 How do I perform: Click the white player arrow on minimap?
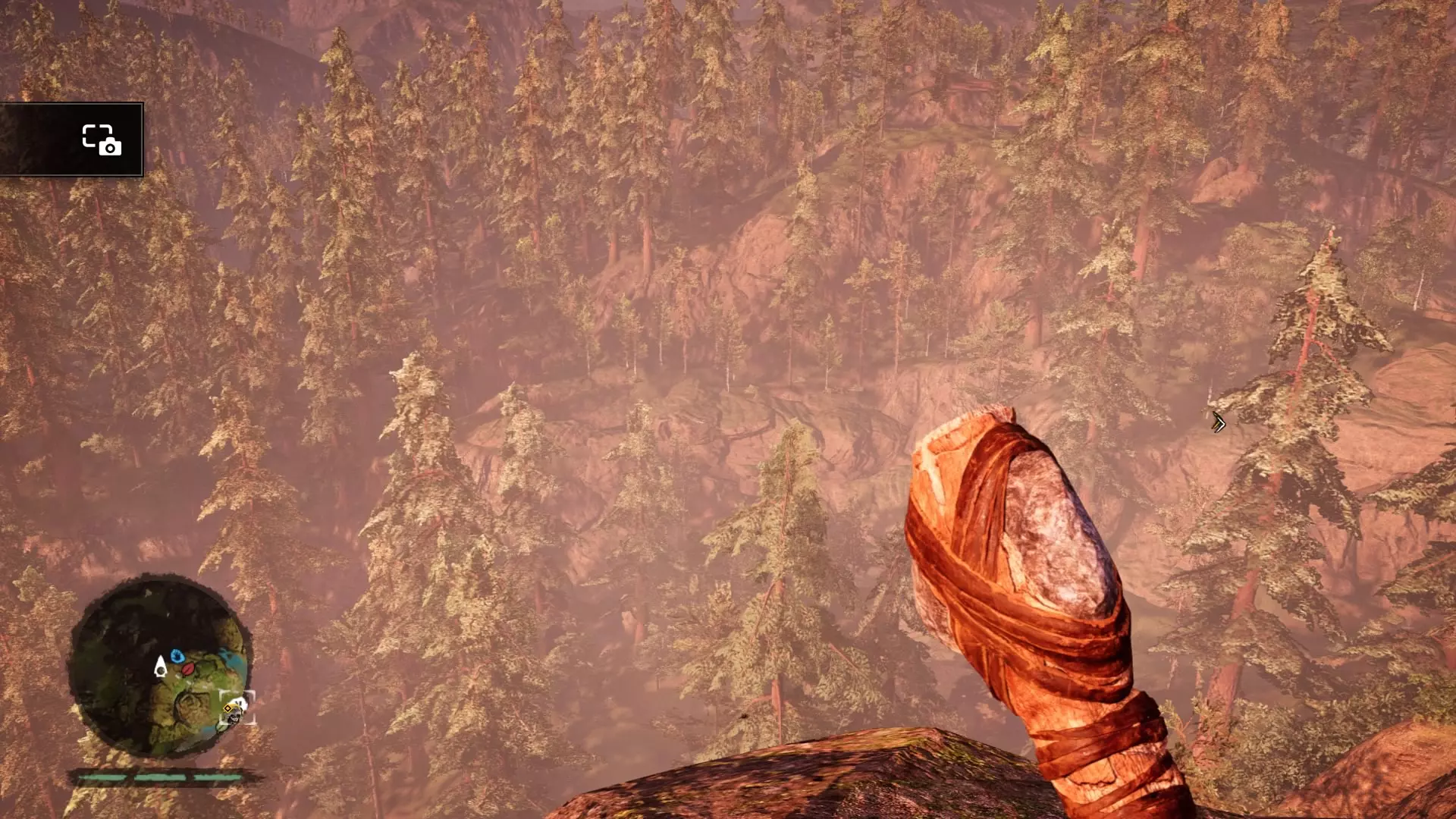coord(160,667)
